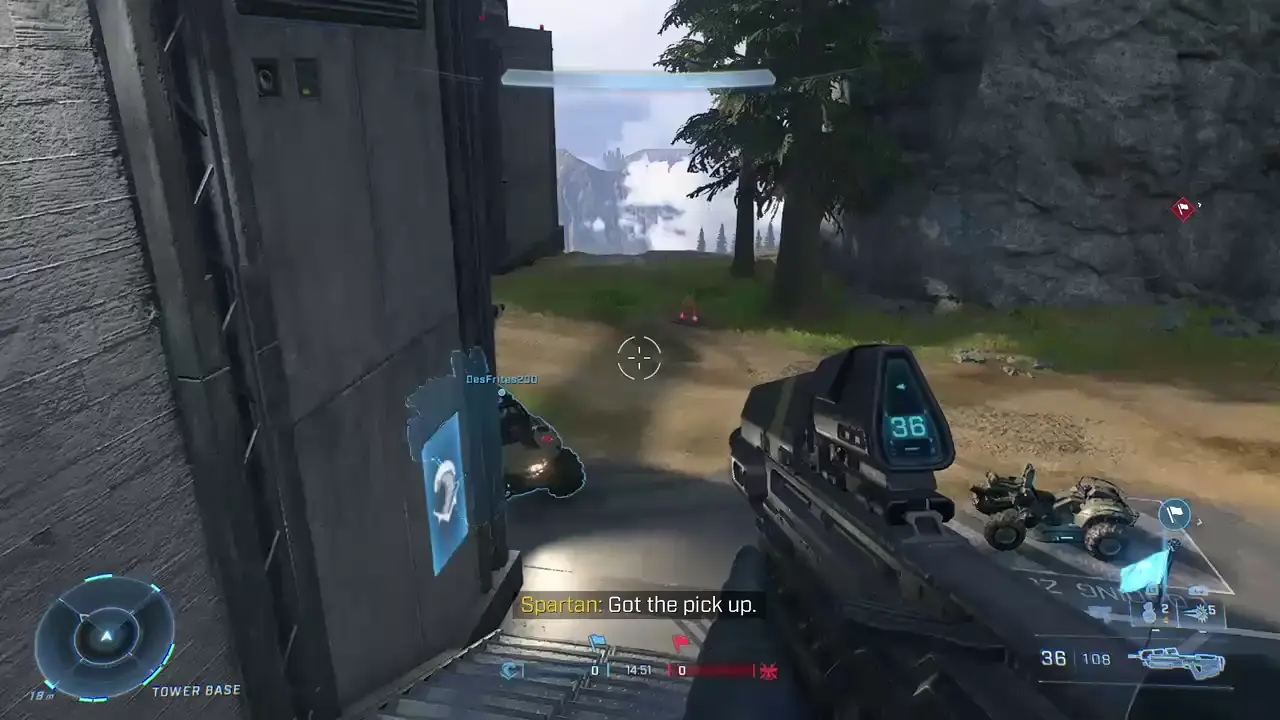This screenshot has width=1280, height=720.
Task: Click the flag waypoint marker above the Warthogs
Action: 1175,514
